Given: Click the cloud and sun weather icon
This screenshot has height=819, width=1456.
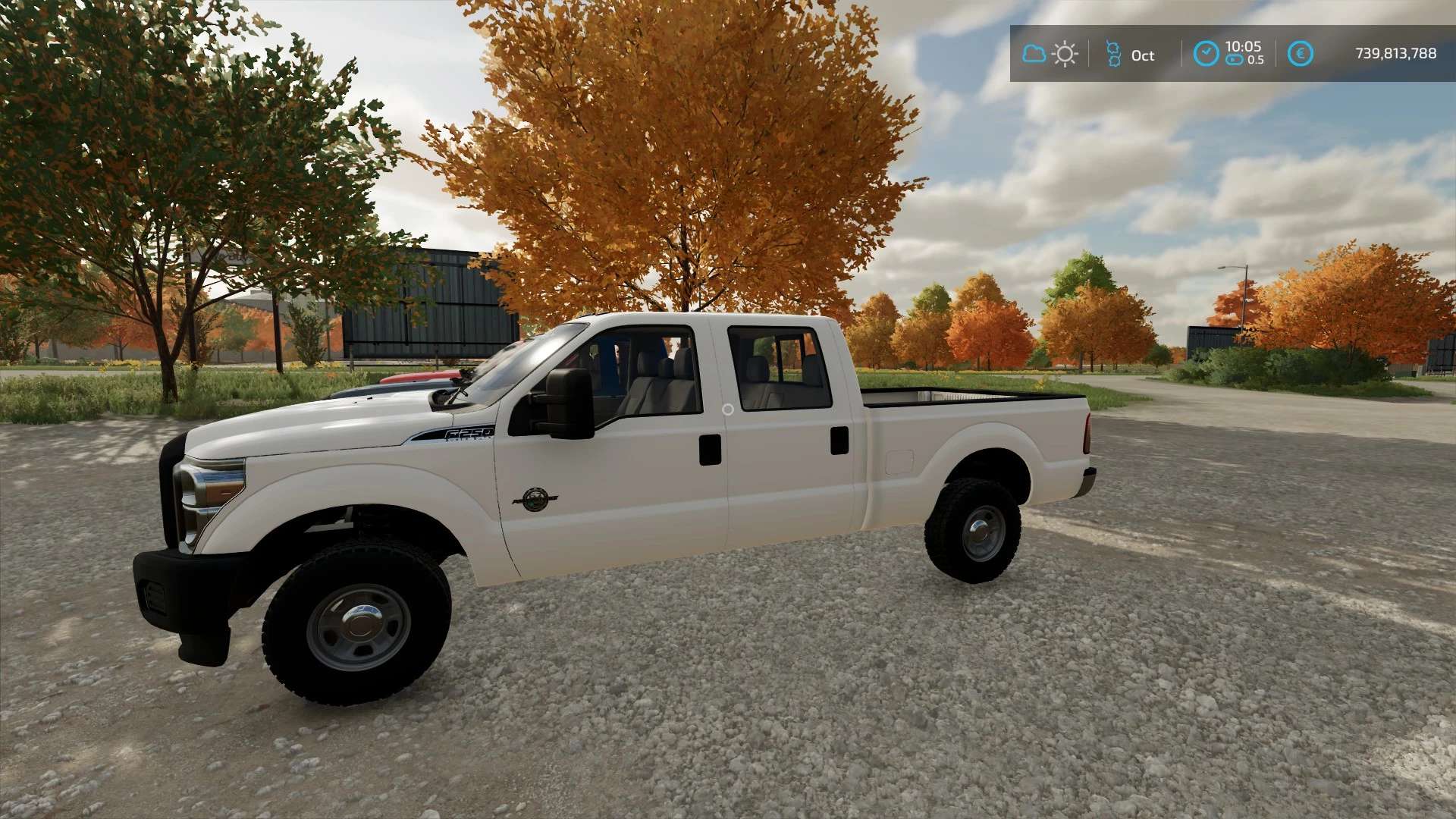Looking at the screenshot, I should (1050, 54).
